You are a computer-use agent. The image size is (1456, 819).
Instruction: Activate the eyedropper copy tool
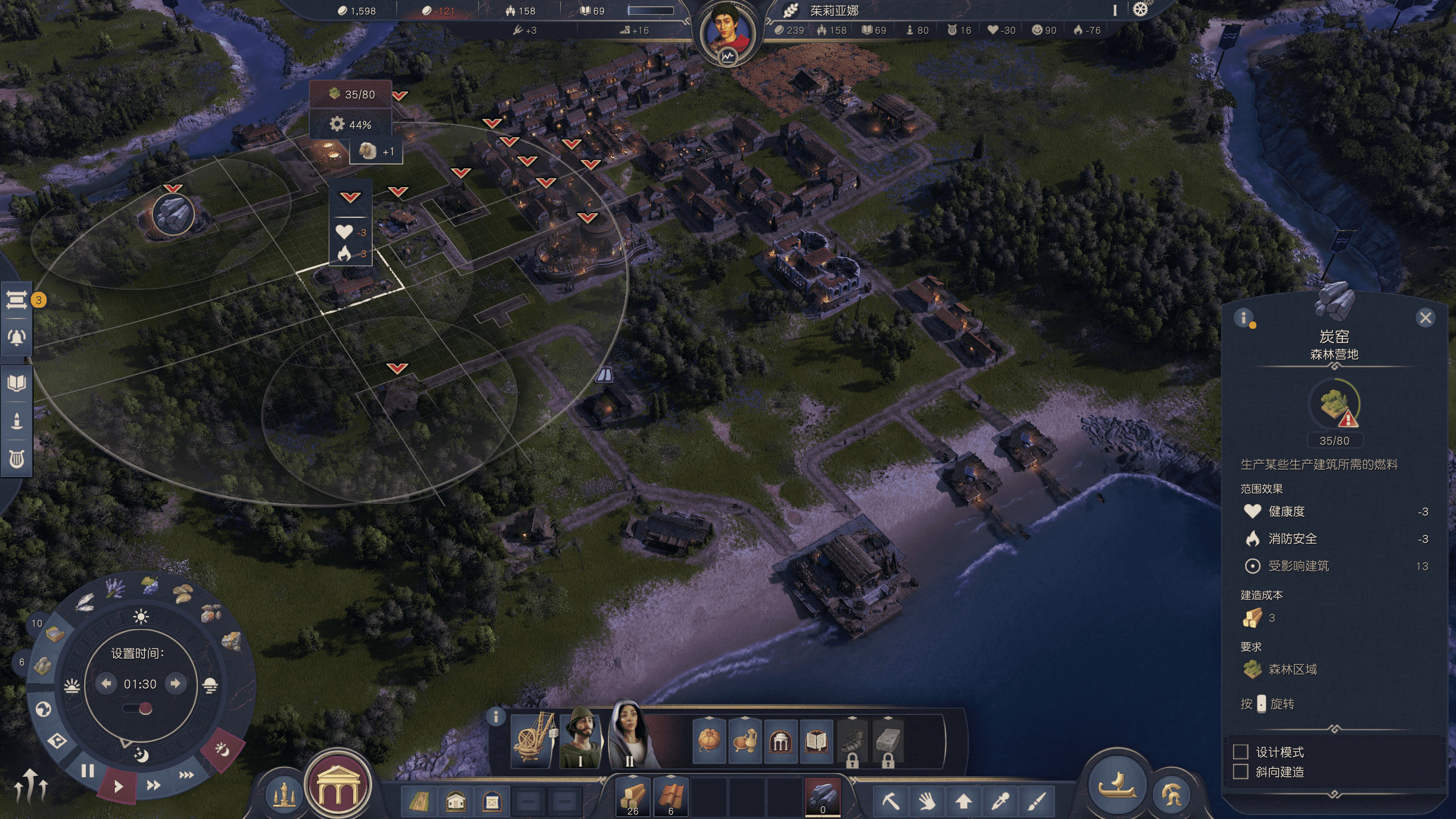(1000, 802)
